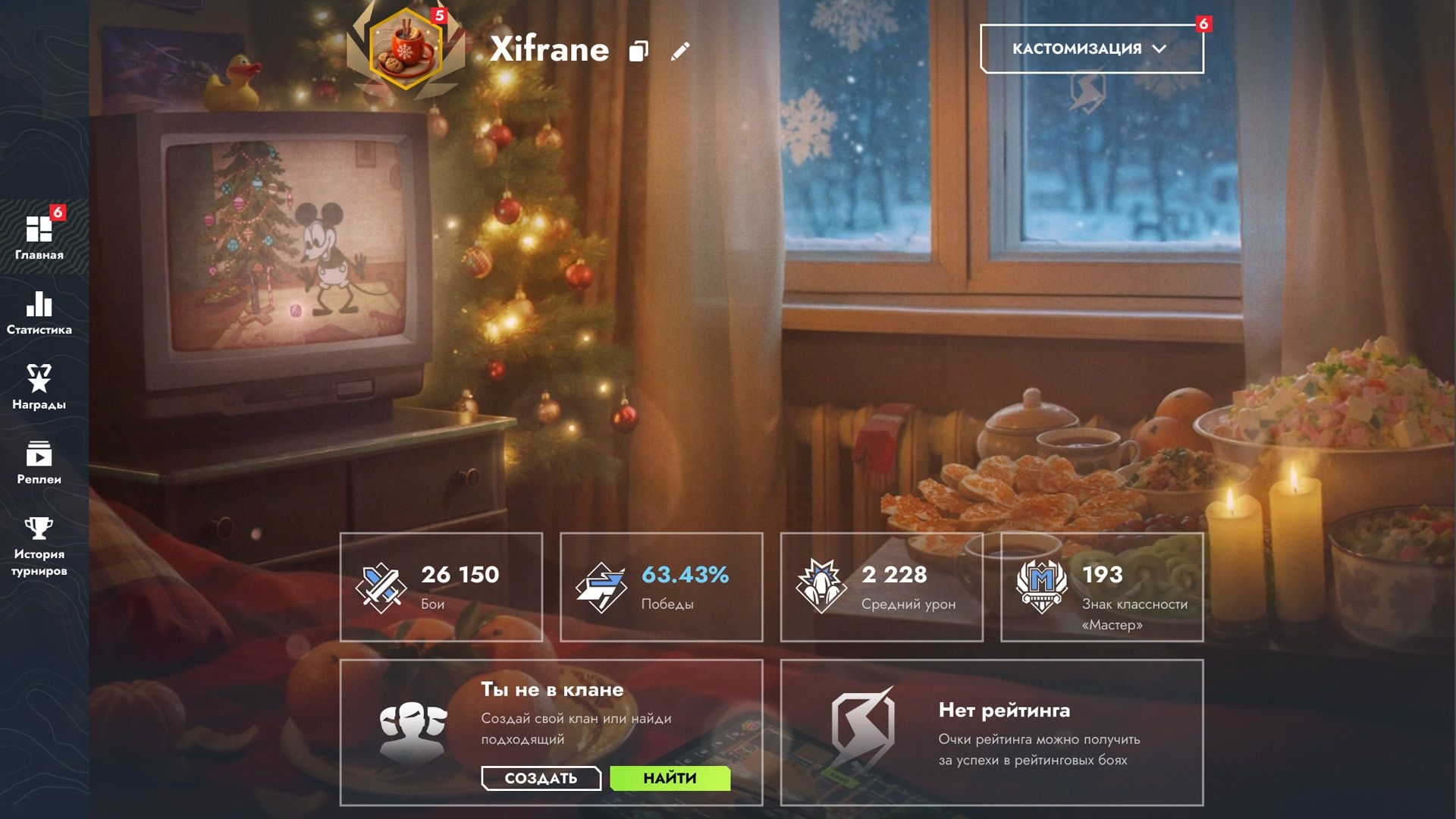Open the 26 150 Бои stat card

[x=441, y=587]
